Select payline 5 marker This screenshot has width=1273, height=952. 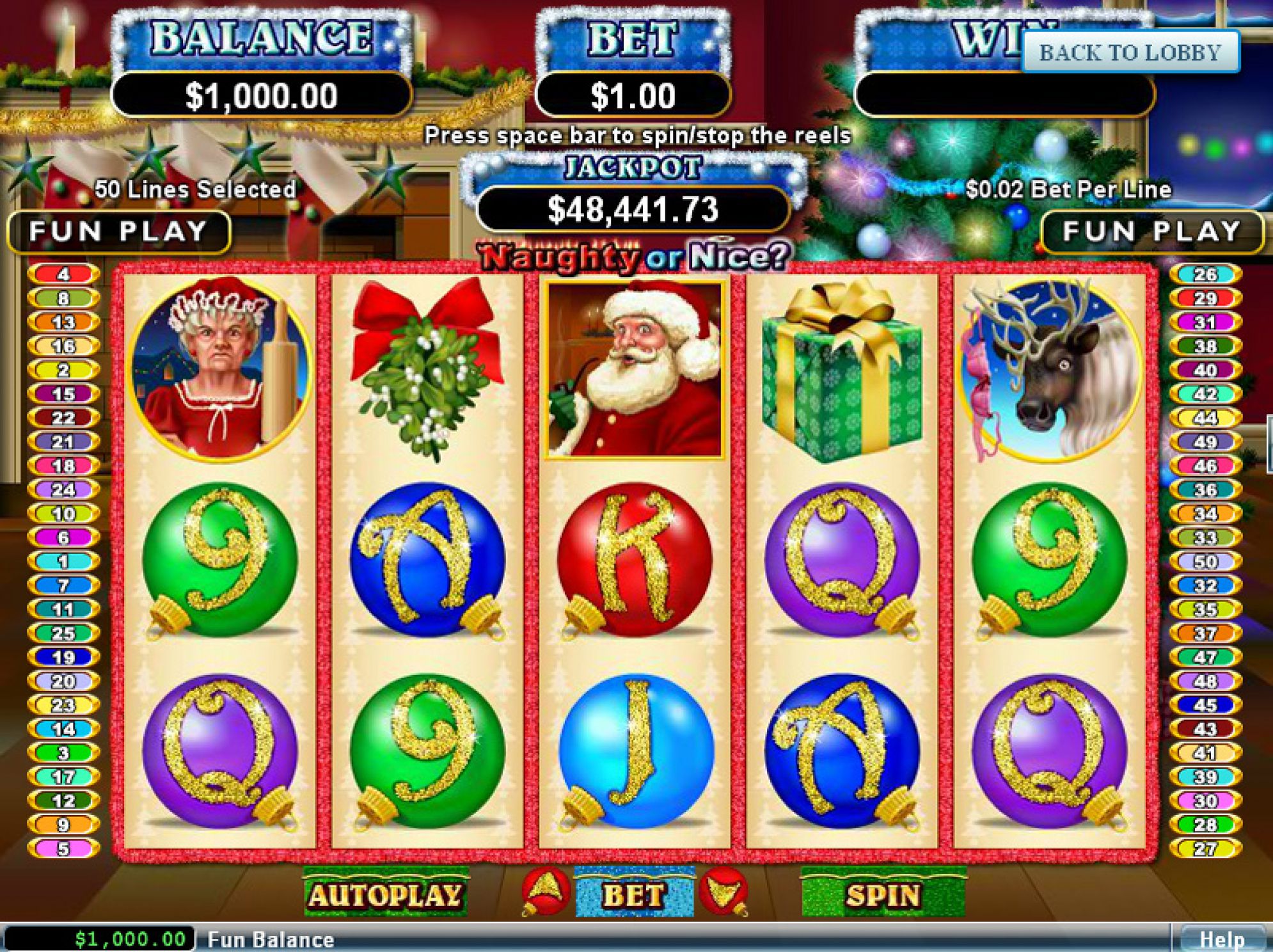pyautogui.click(x=63, y=849)
